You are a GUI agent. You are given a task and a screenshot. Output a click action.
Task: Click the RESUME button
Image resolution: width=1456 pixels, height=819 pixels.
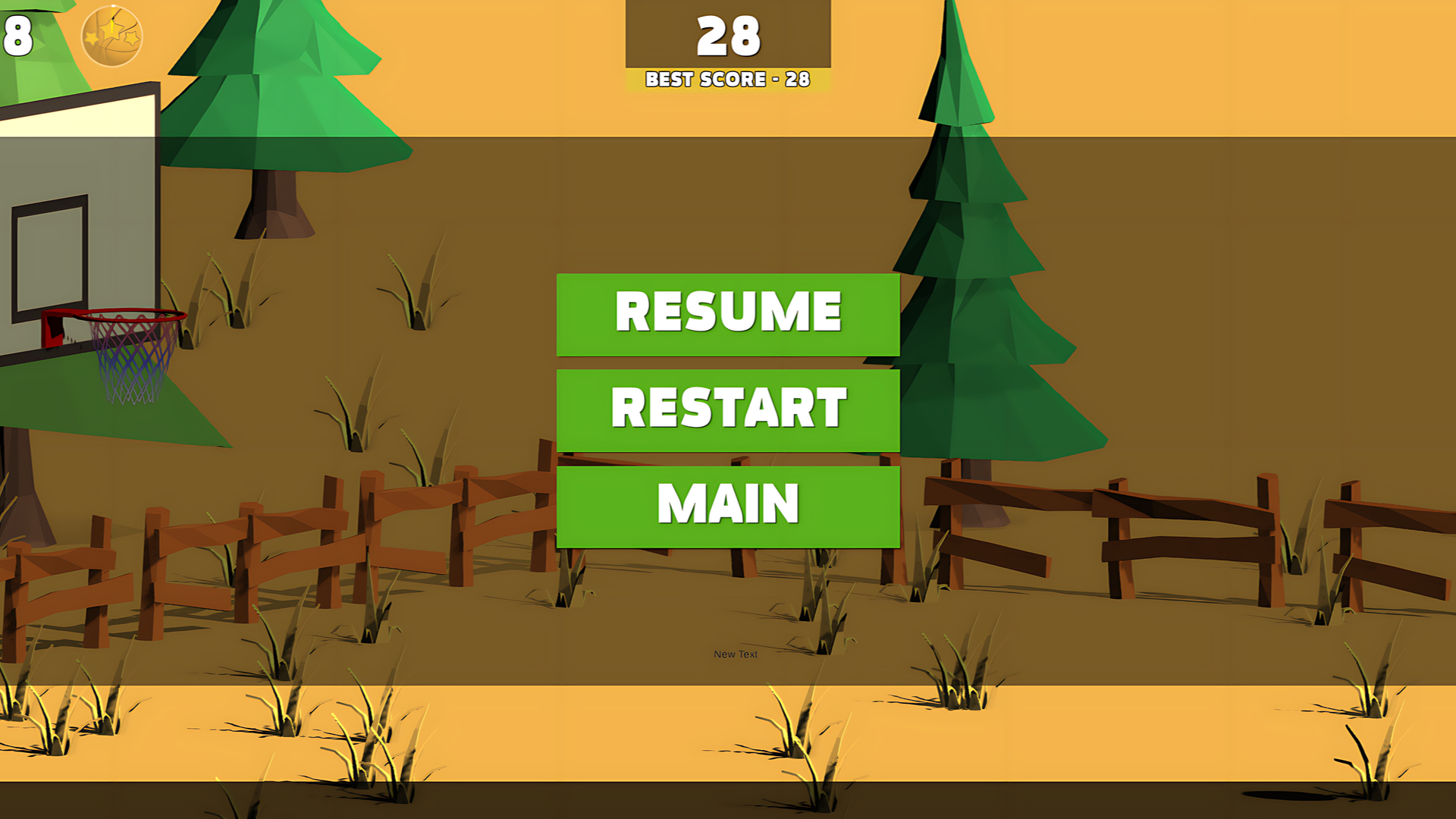pos(728,312)
